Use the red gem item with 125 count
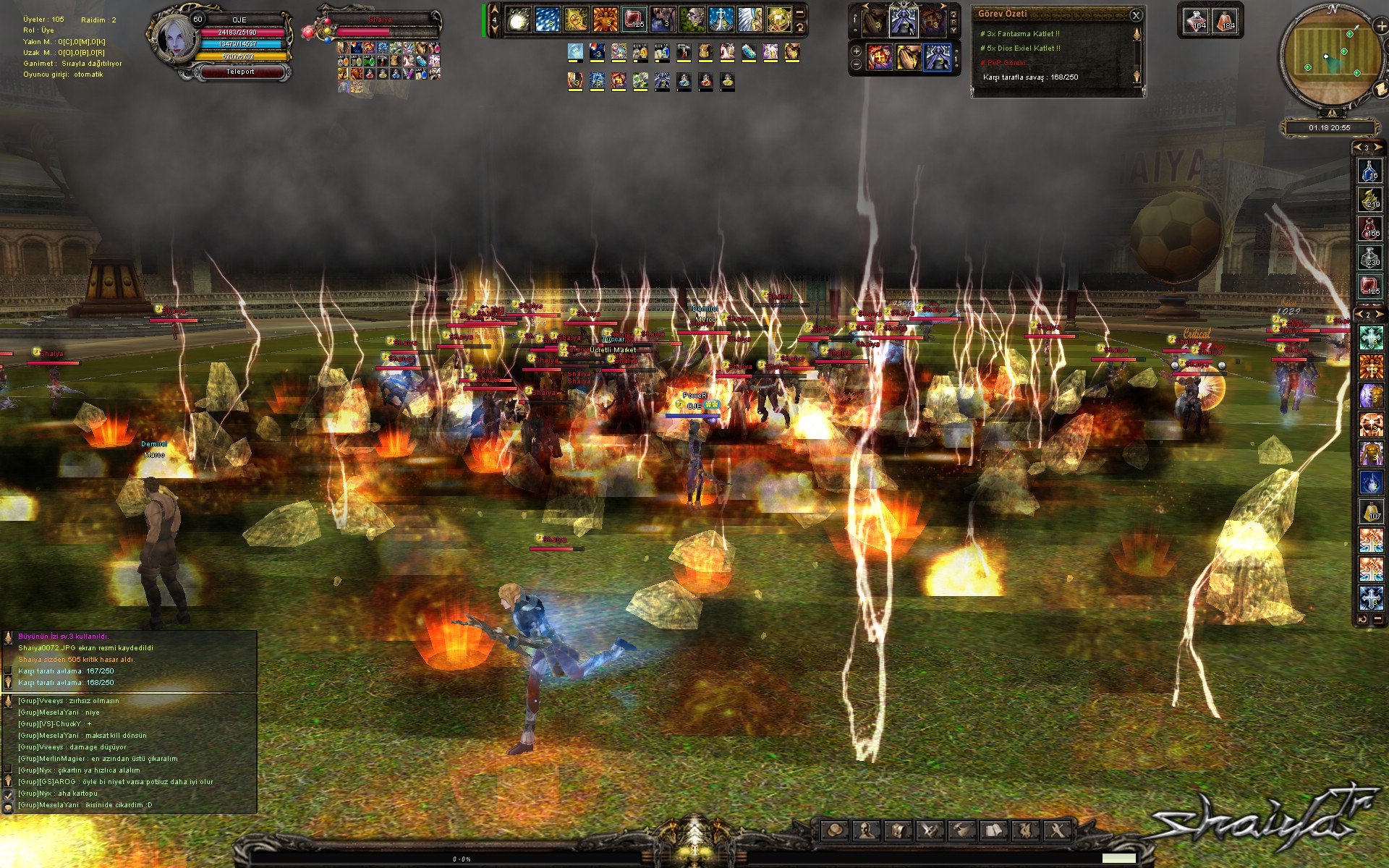Screen dimensions: 1389x868 point(634,20)
